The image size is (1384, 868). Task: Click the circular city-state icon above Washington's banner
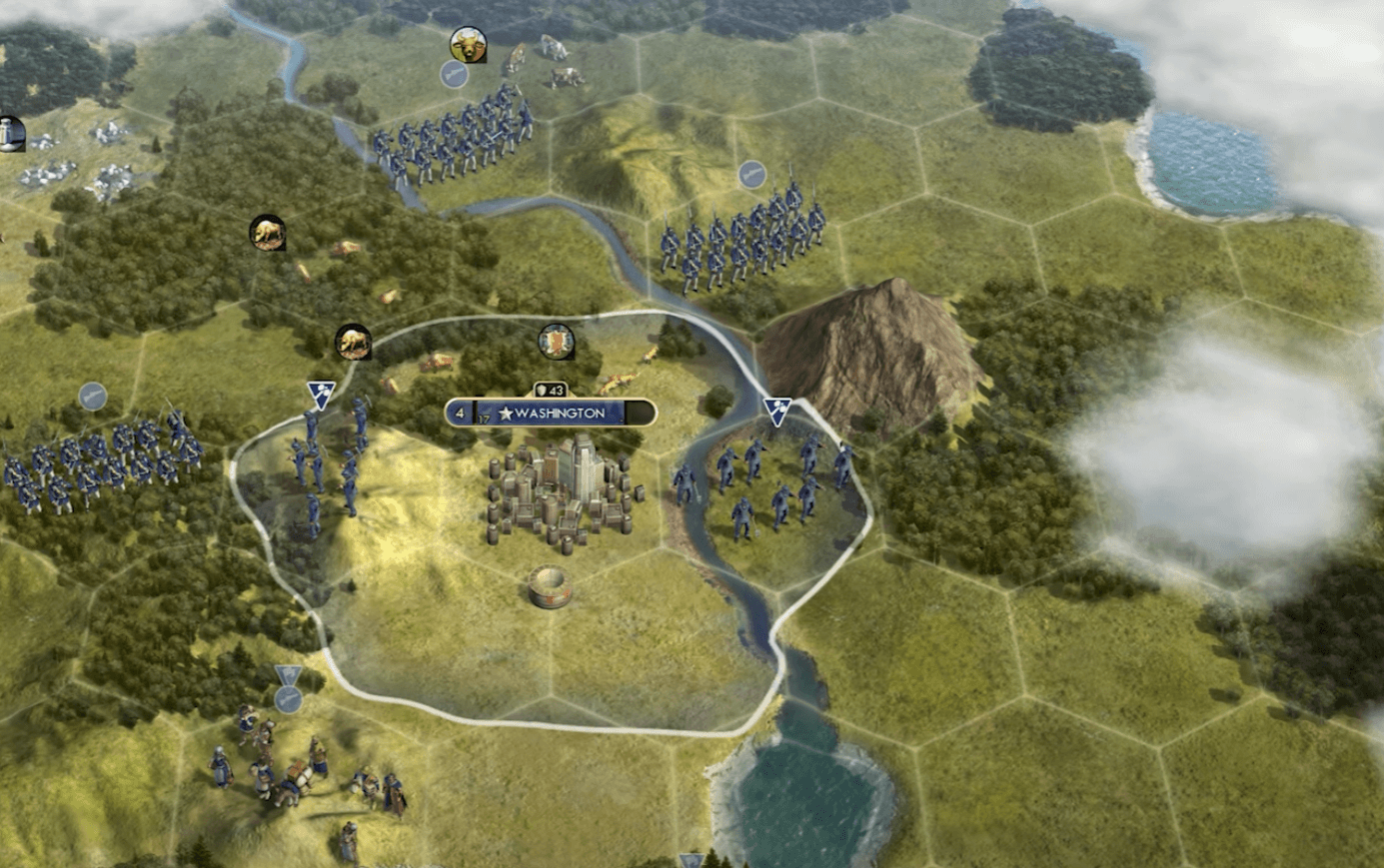click(557, 340)
